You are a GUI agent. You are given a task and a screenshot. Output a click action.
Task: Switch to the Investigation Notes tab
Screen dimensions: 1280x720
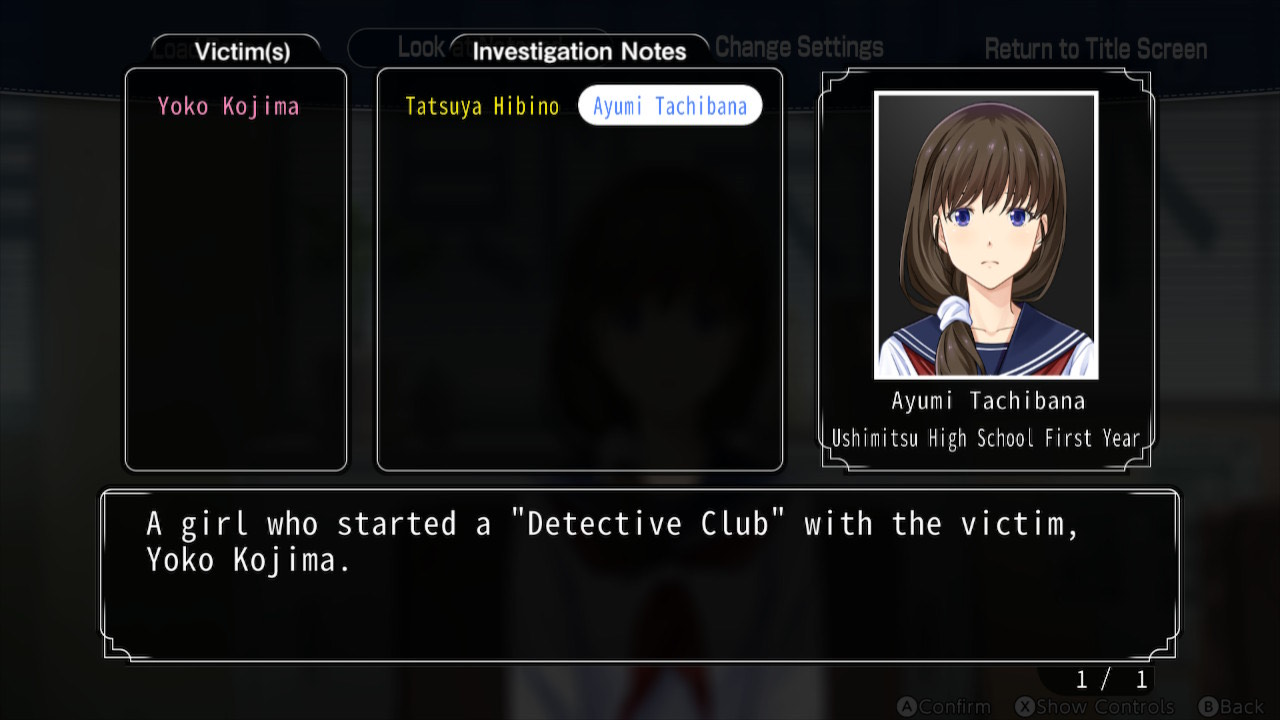point(579,52)
